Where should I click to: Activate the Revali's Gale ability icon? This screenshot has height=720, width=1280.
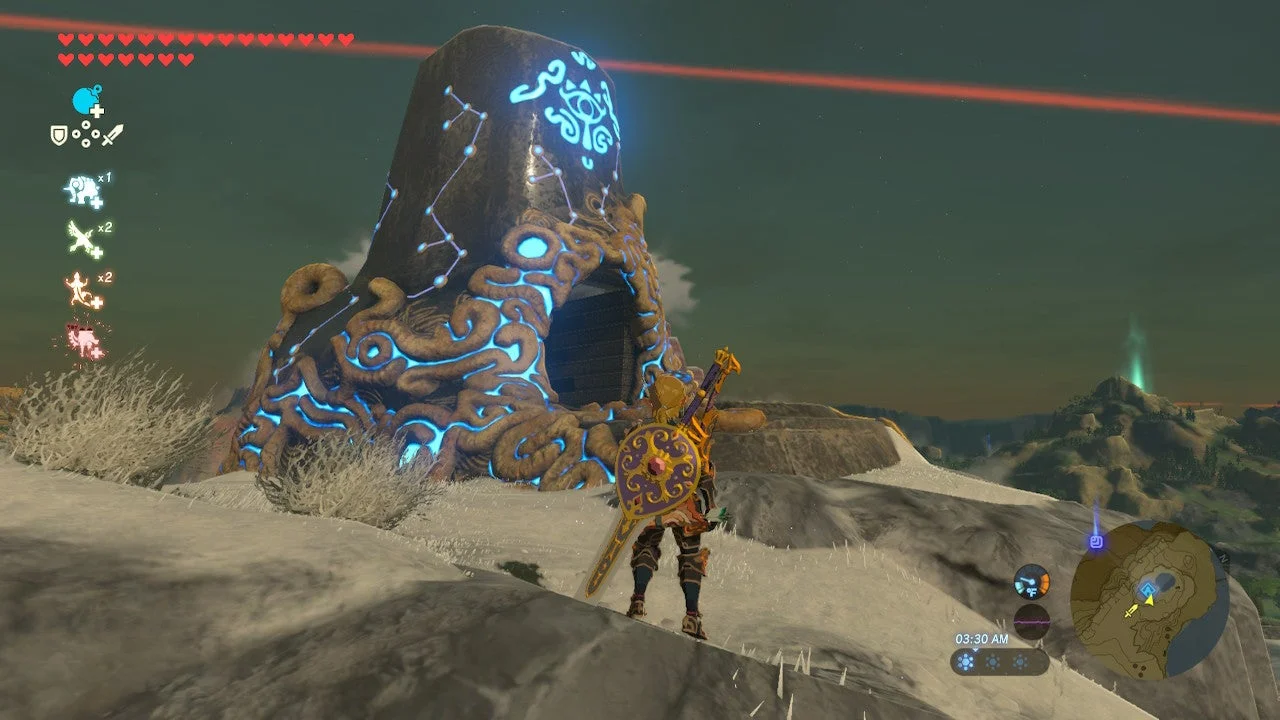coord(82,239)
